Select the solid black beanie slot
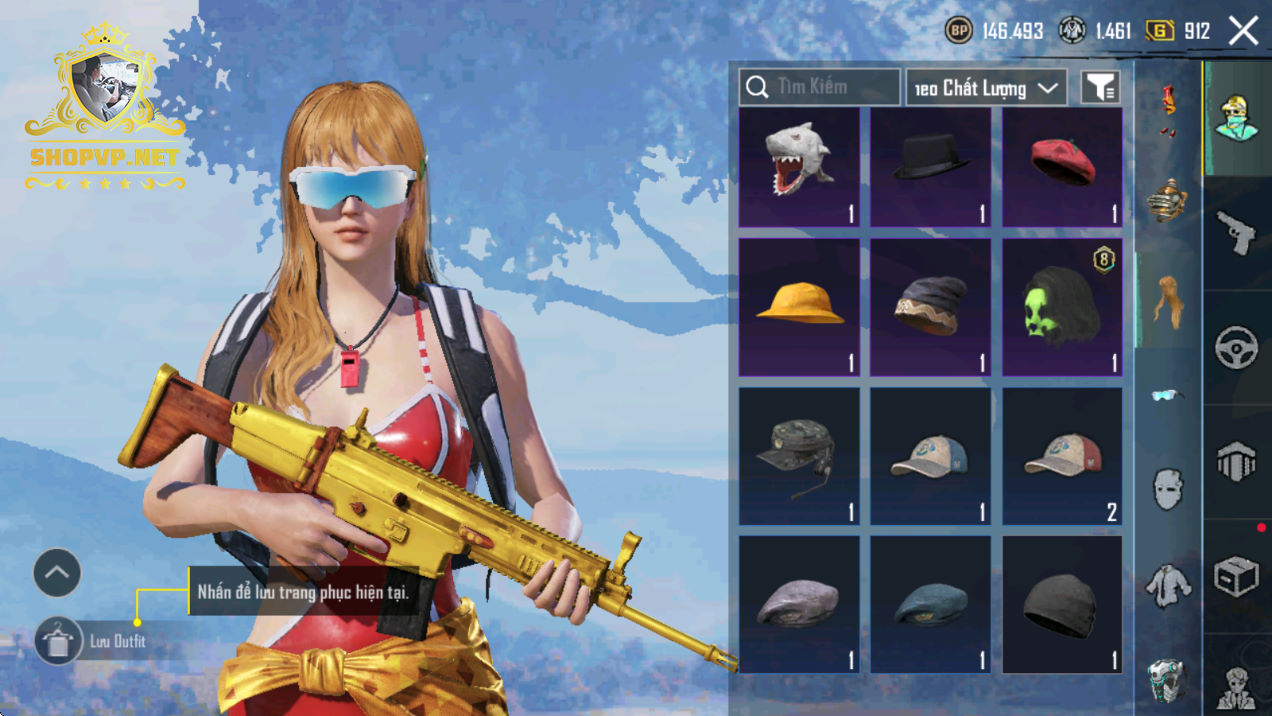Image resolution: width=1272 pixels, height=716 pixels. tap(1062, 604)
